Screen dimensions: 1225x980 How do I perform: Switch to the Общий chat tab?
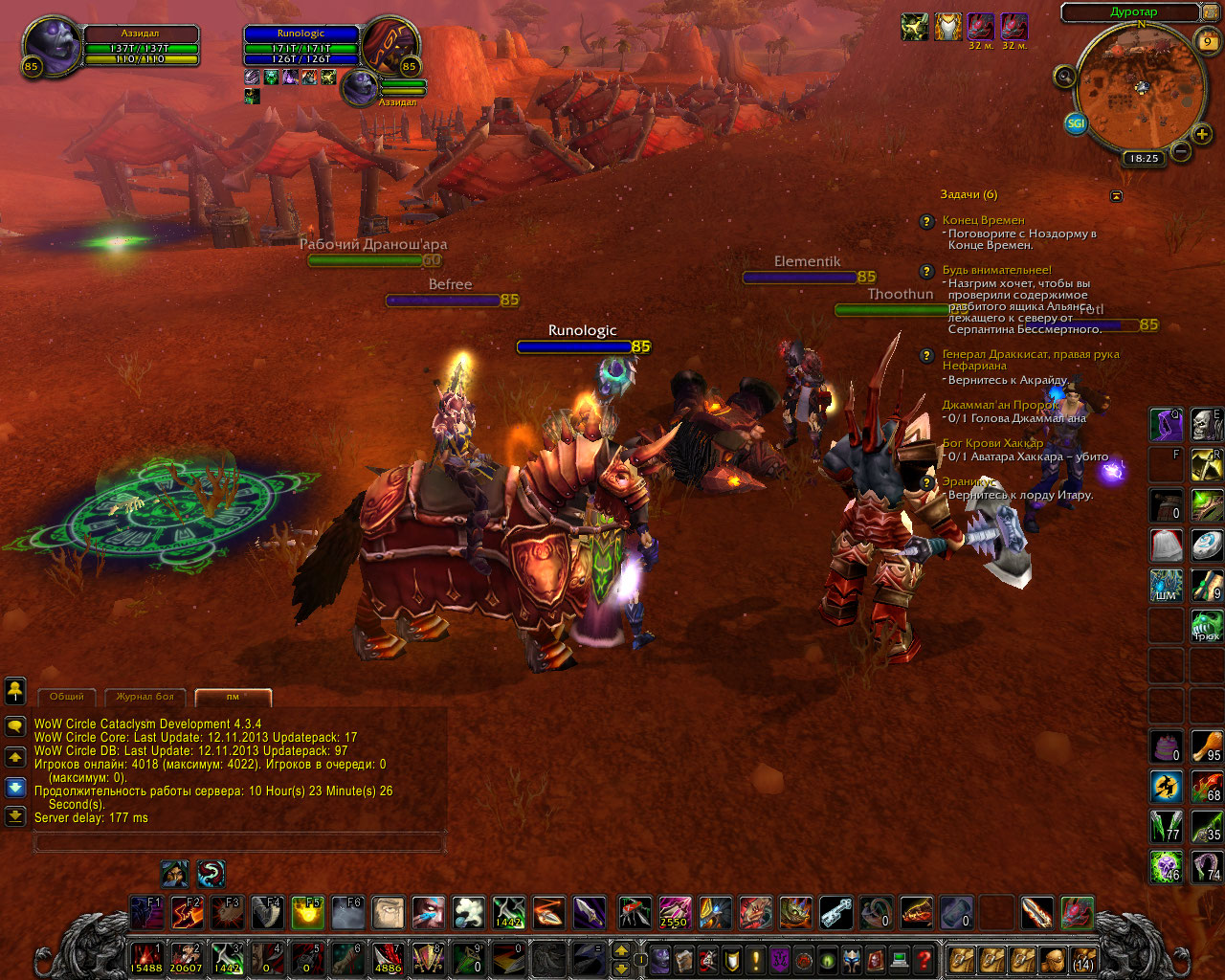67,697
